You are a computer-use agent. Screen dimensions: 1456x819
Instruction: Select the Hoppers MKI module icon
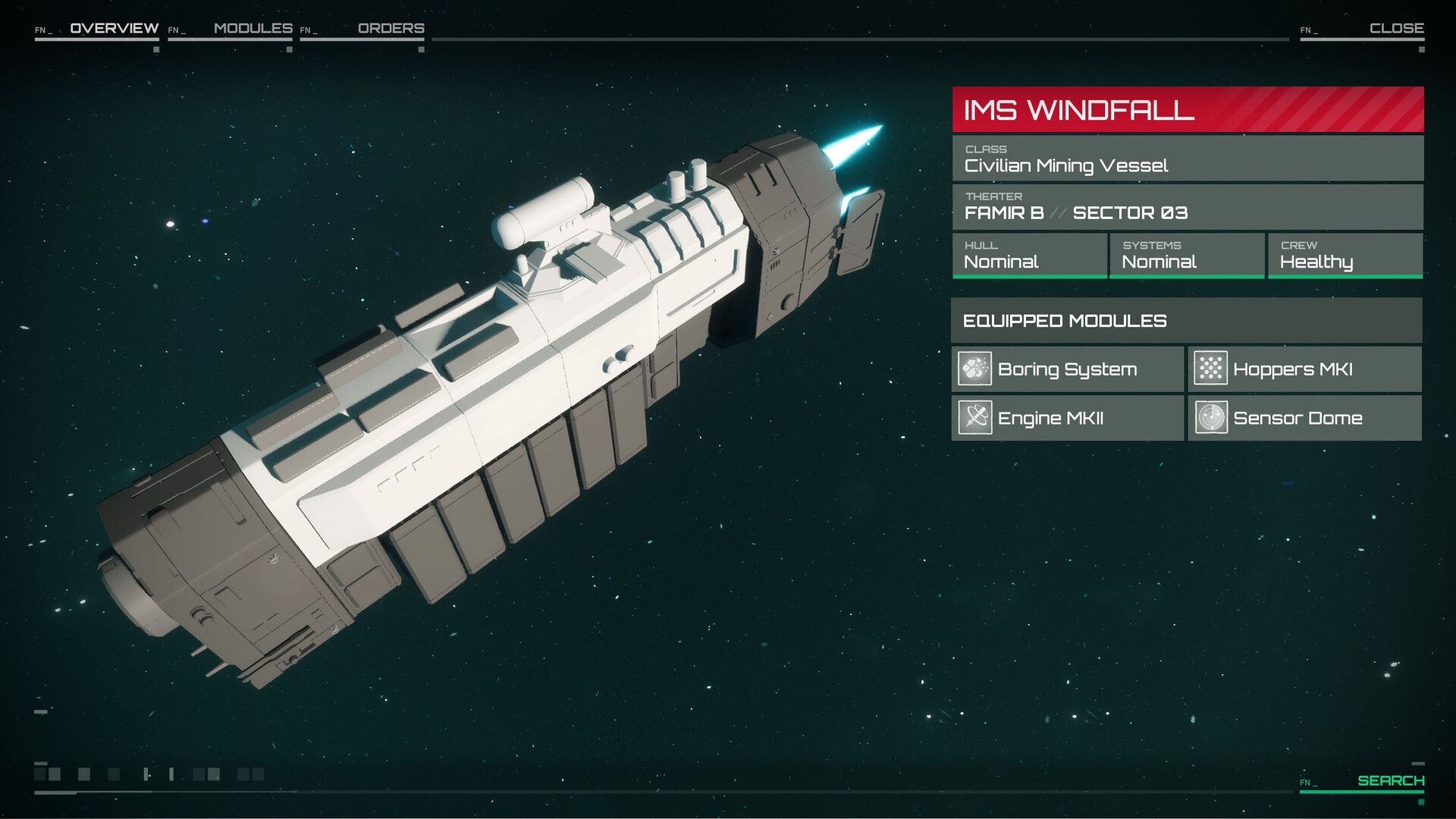1213,369
